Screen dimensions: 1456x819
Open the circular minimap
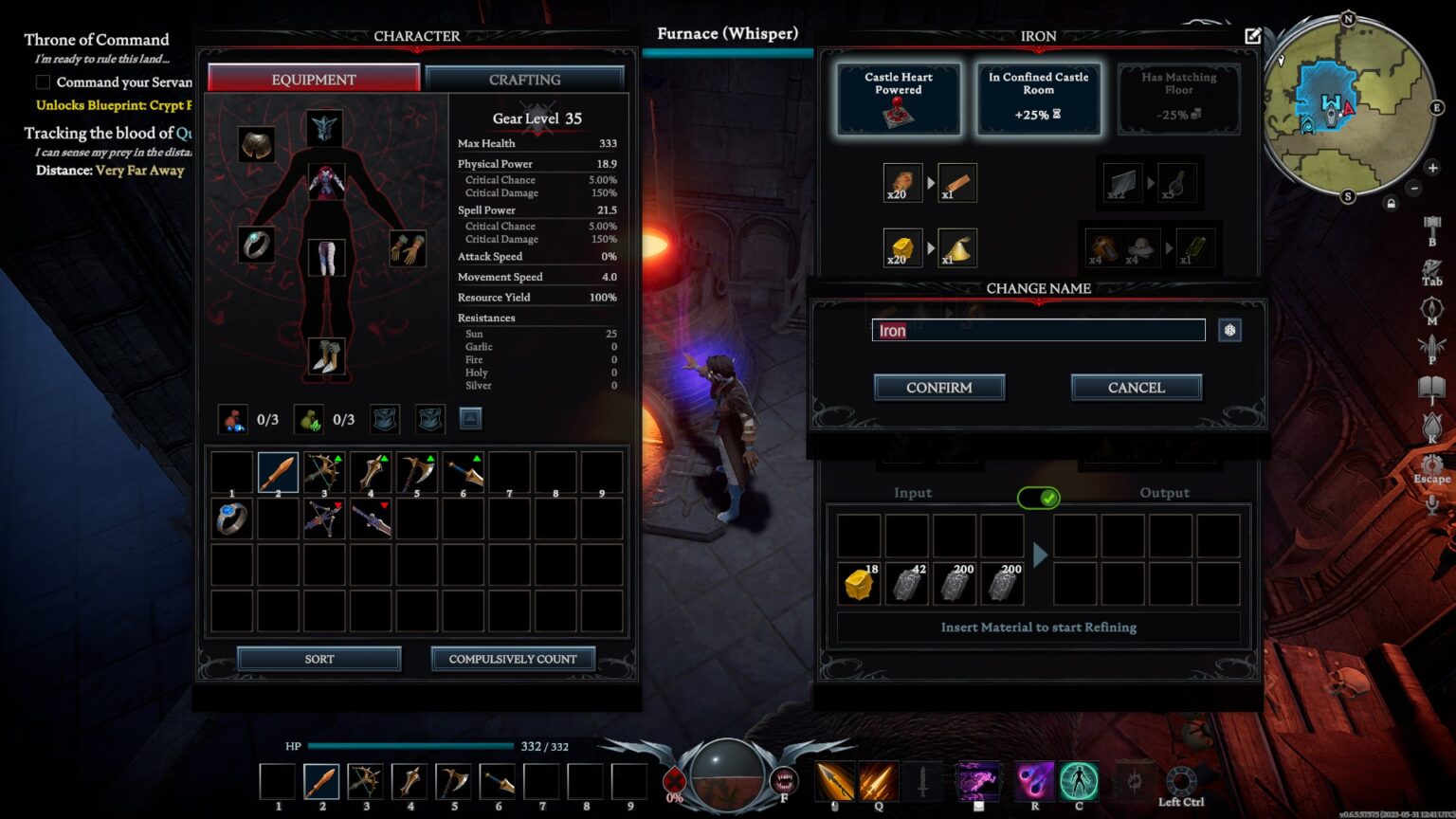(x=1348, y=104)
